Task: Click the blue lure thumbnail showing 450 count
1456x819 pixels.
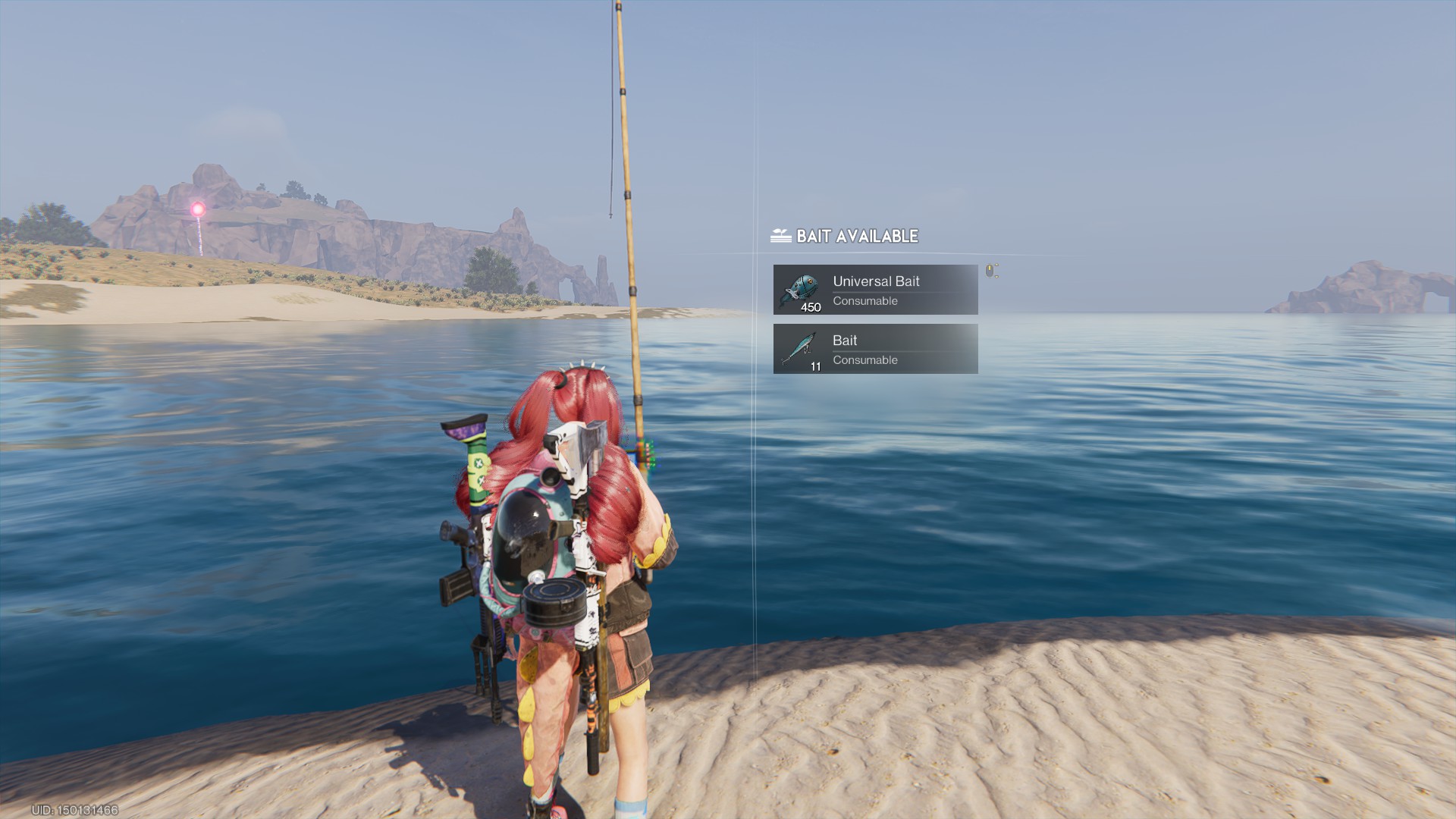Action: (800, 288)
